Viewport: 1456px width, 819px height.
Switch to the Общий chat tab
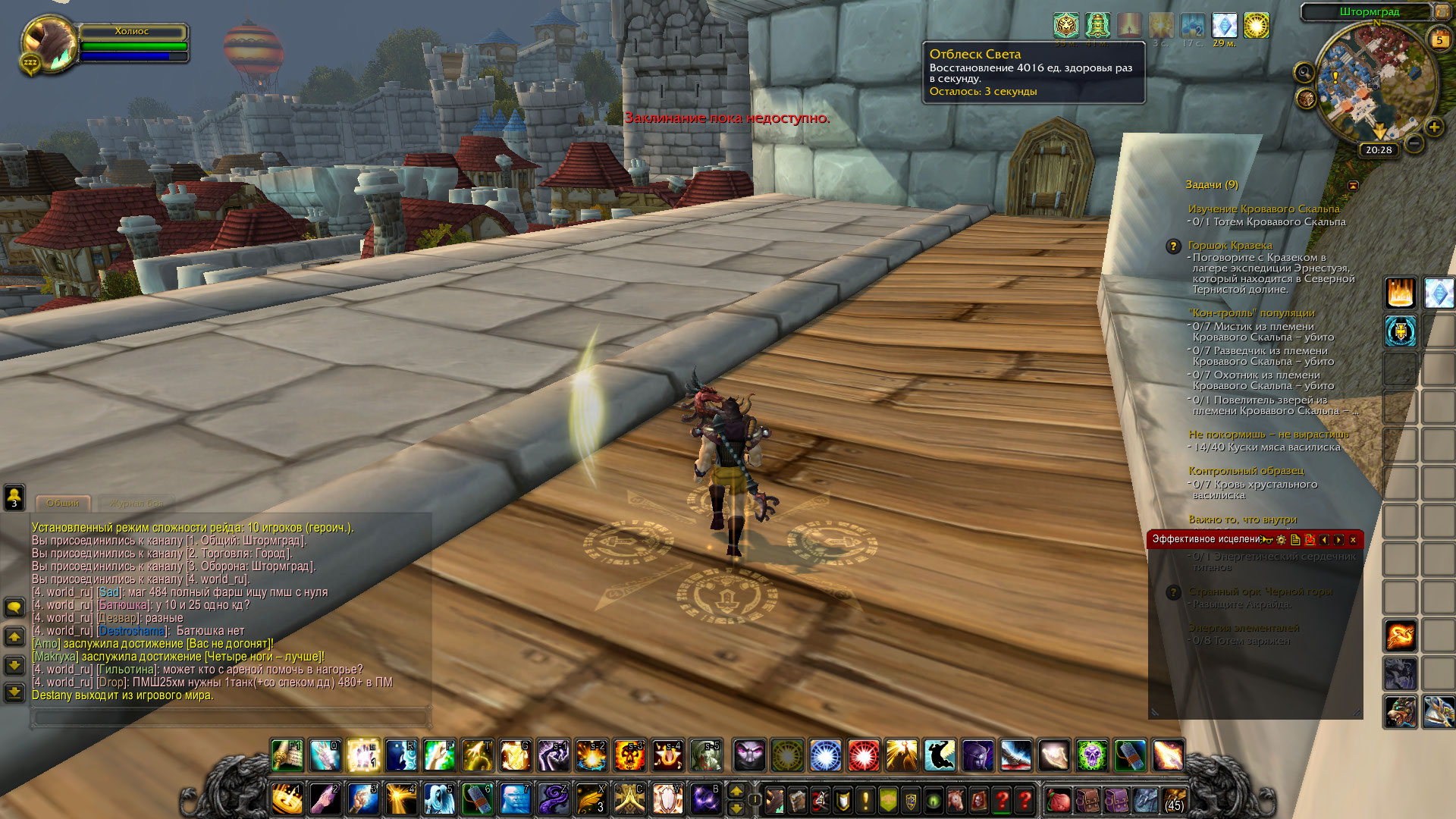click(x=62, y=503)
